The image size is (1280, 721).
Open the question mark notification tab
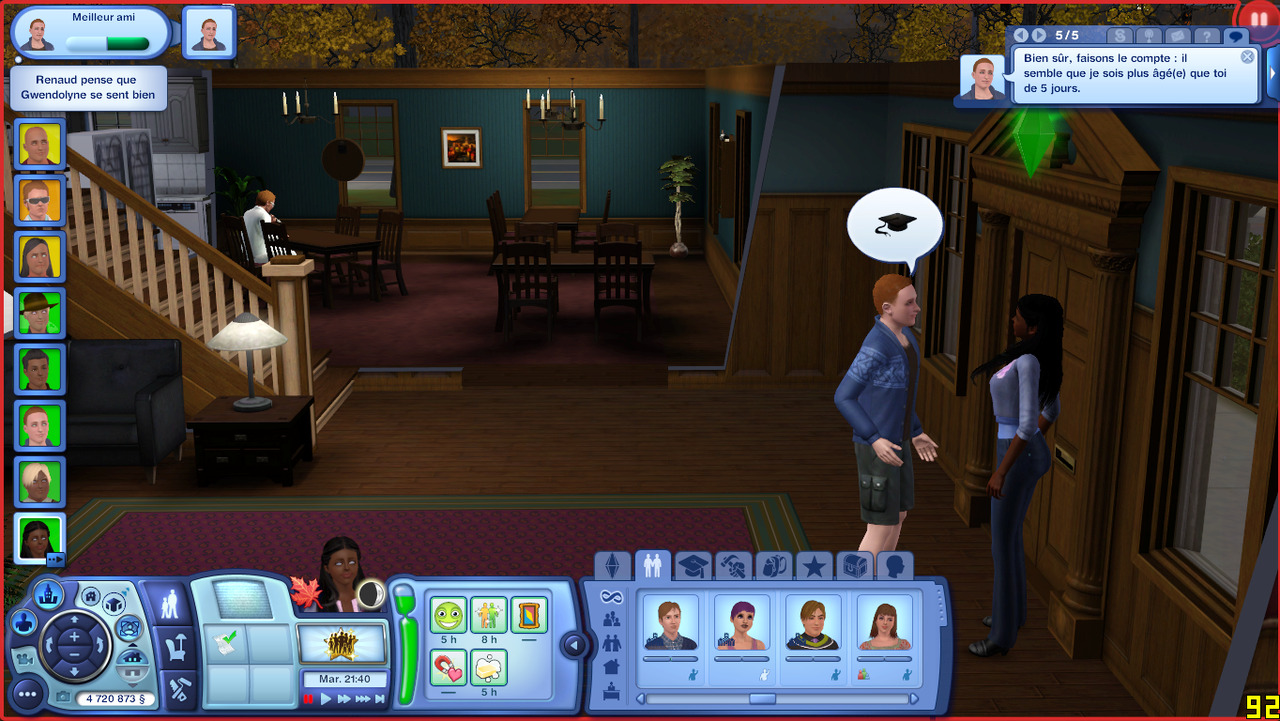tap(1207, 36)
